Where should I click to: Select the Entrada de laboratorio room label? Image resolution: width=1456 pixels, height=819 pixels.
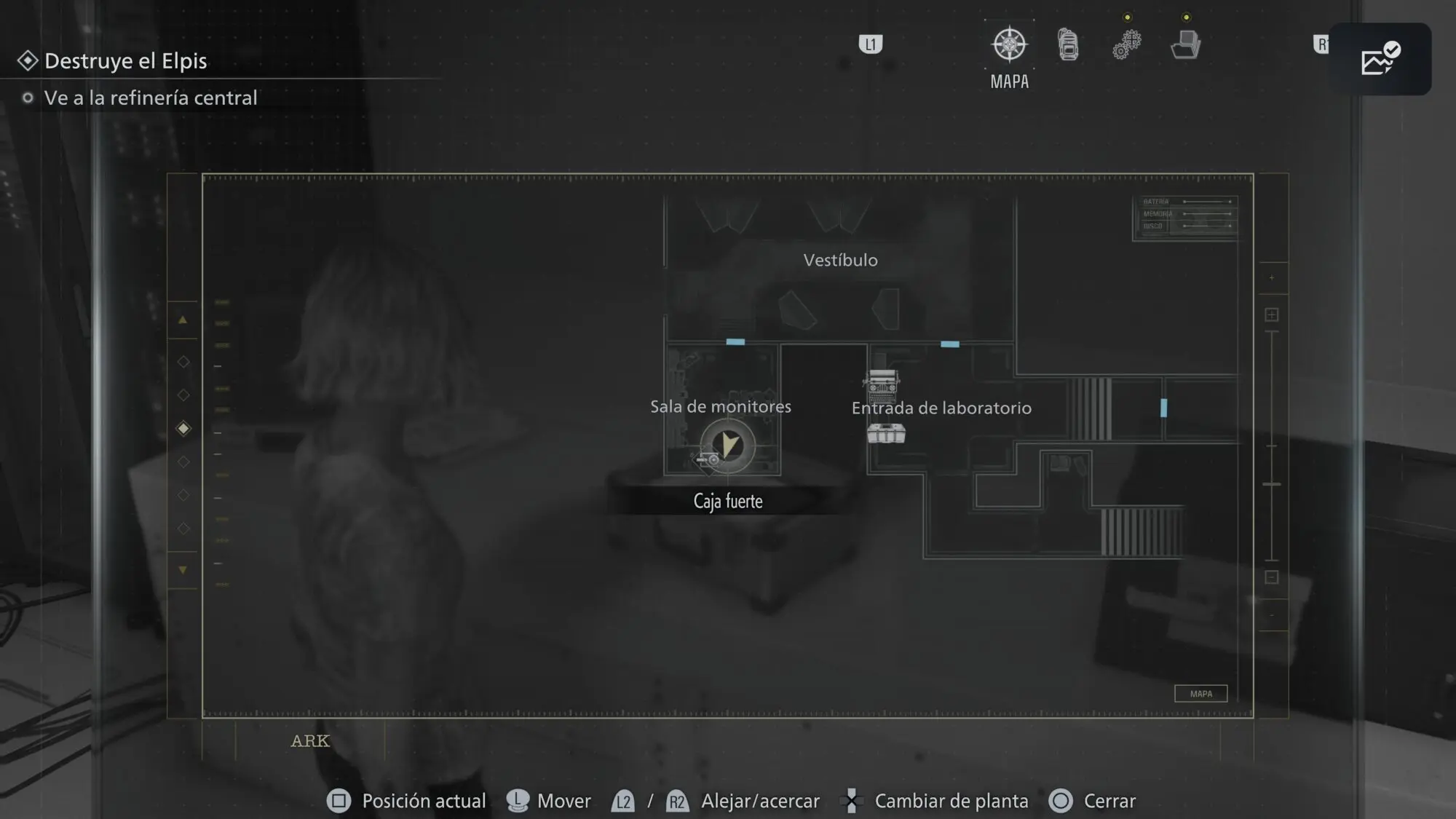pos(941,408)
